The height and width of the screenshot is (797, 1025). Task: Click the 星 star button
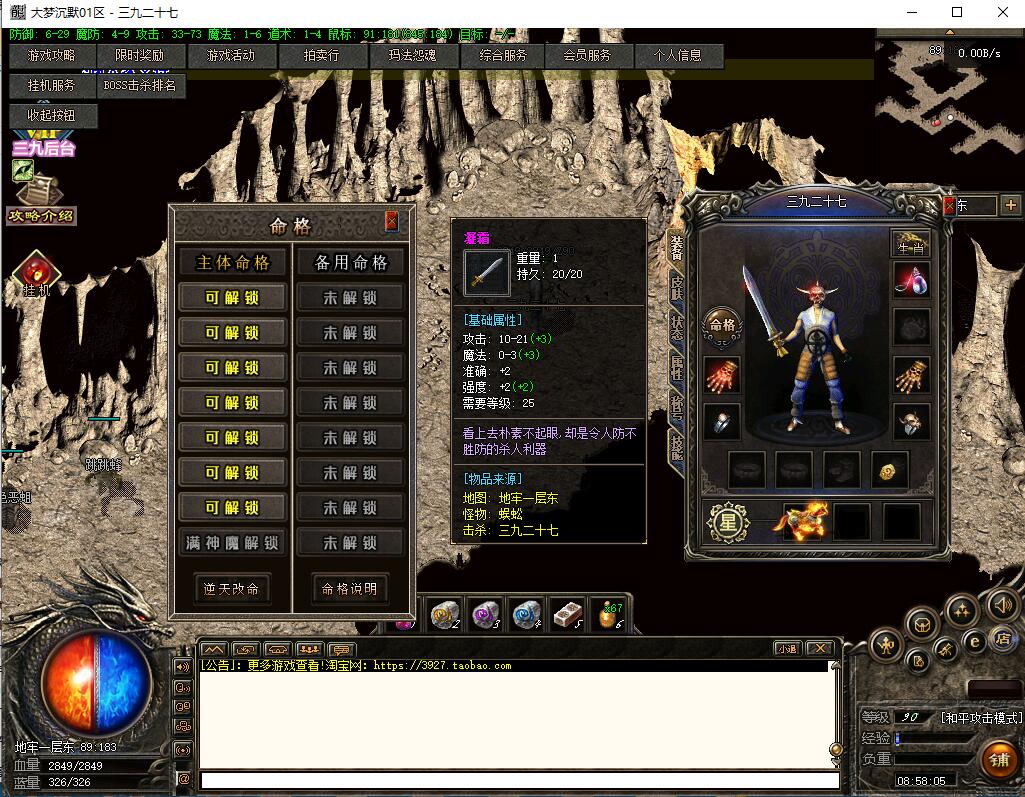730,523
